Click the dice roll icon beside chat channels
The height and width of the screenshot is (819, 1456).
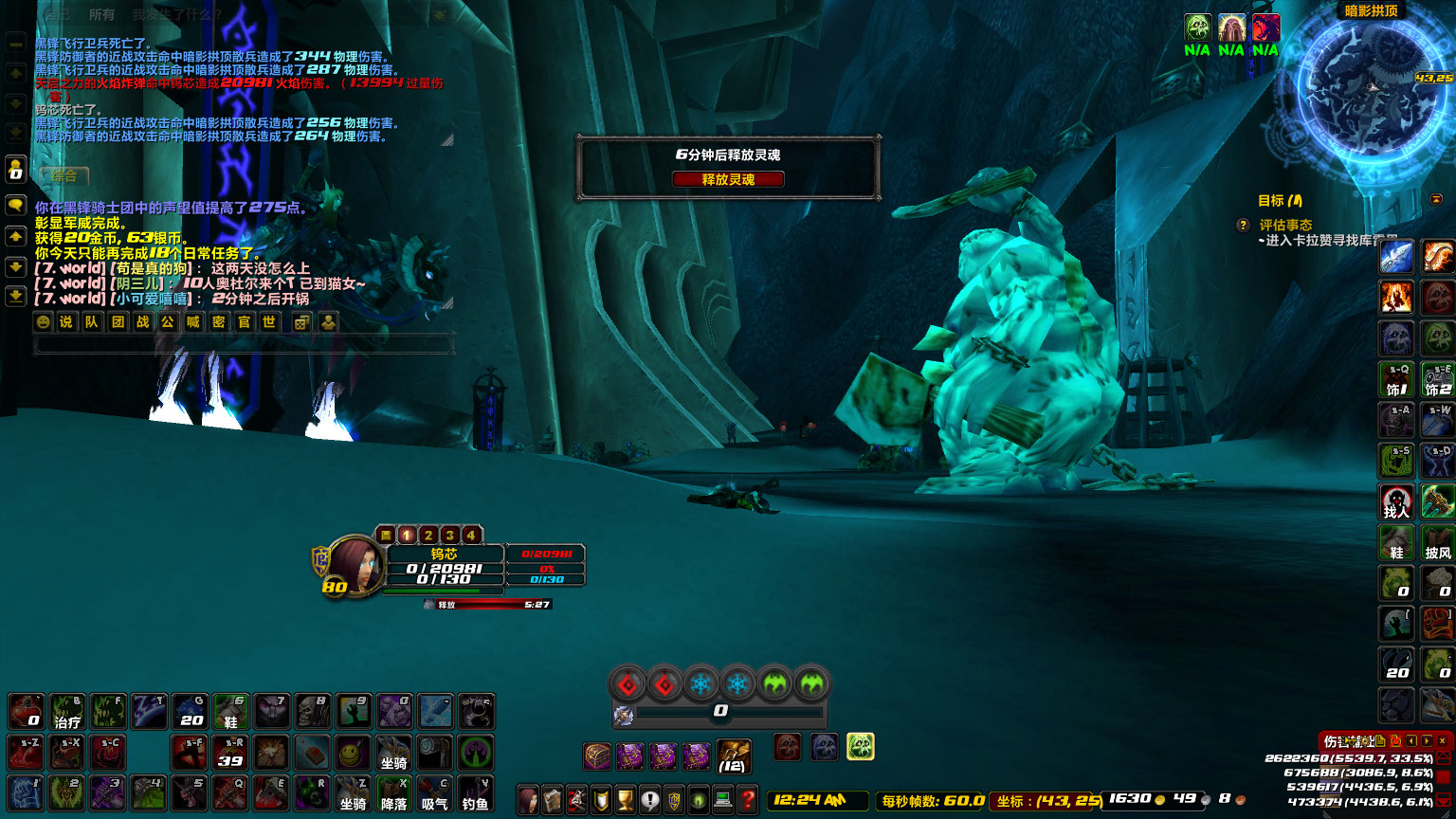point(302,322)
